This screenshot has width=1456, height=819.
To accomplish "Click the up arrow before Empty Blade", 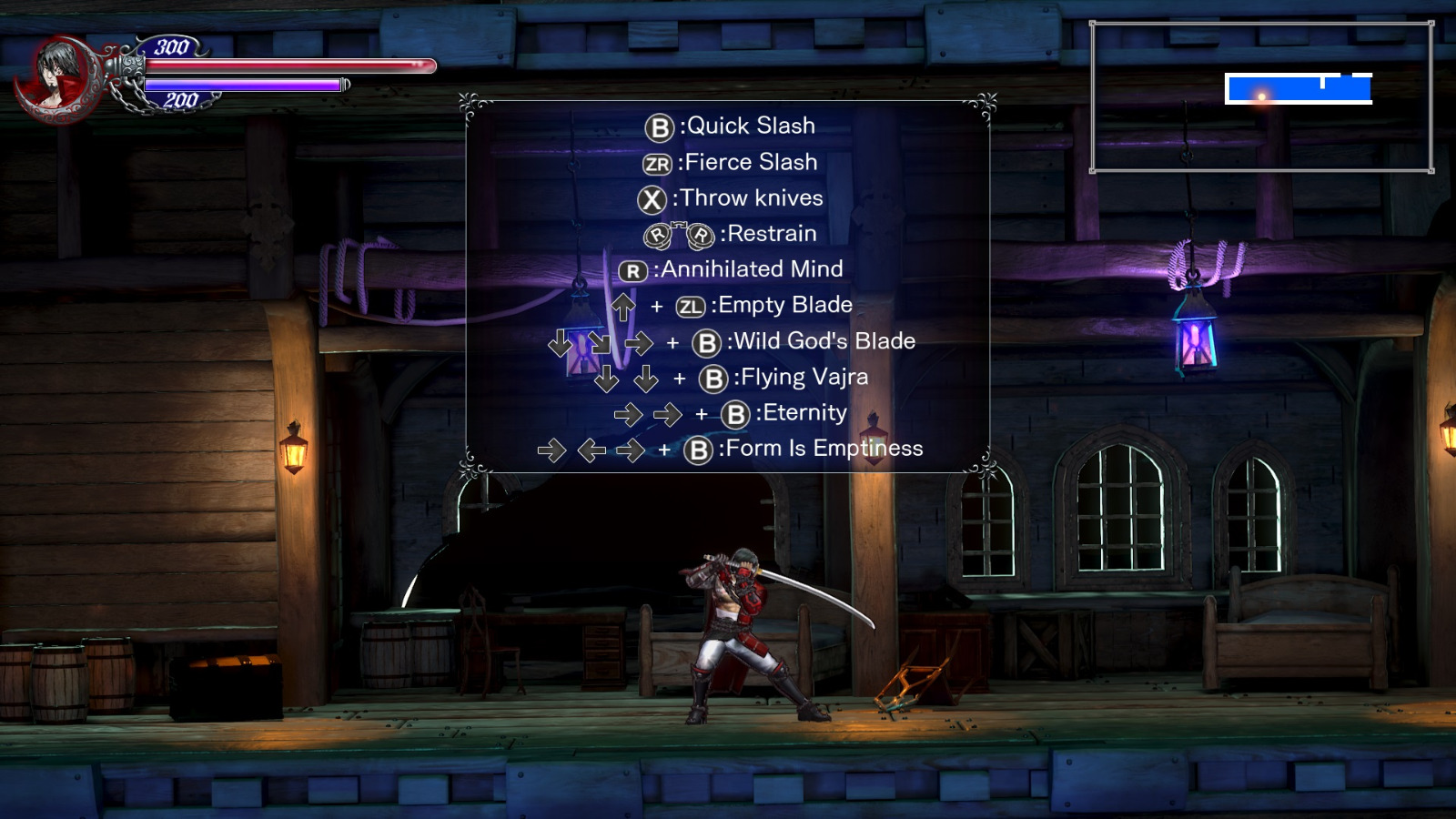I will (622, 305).
